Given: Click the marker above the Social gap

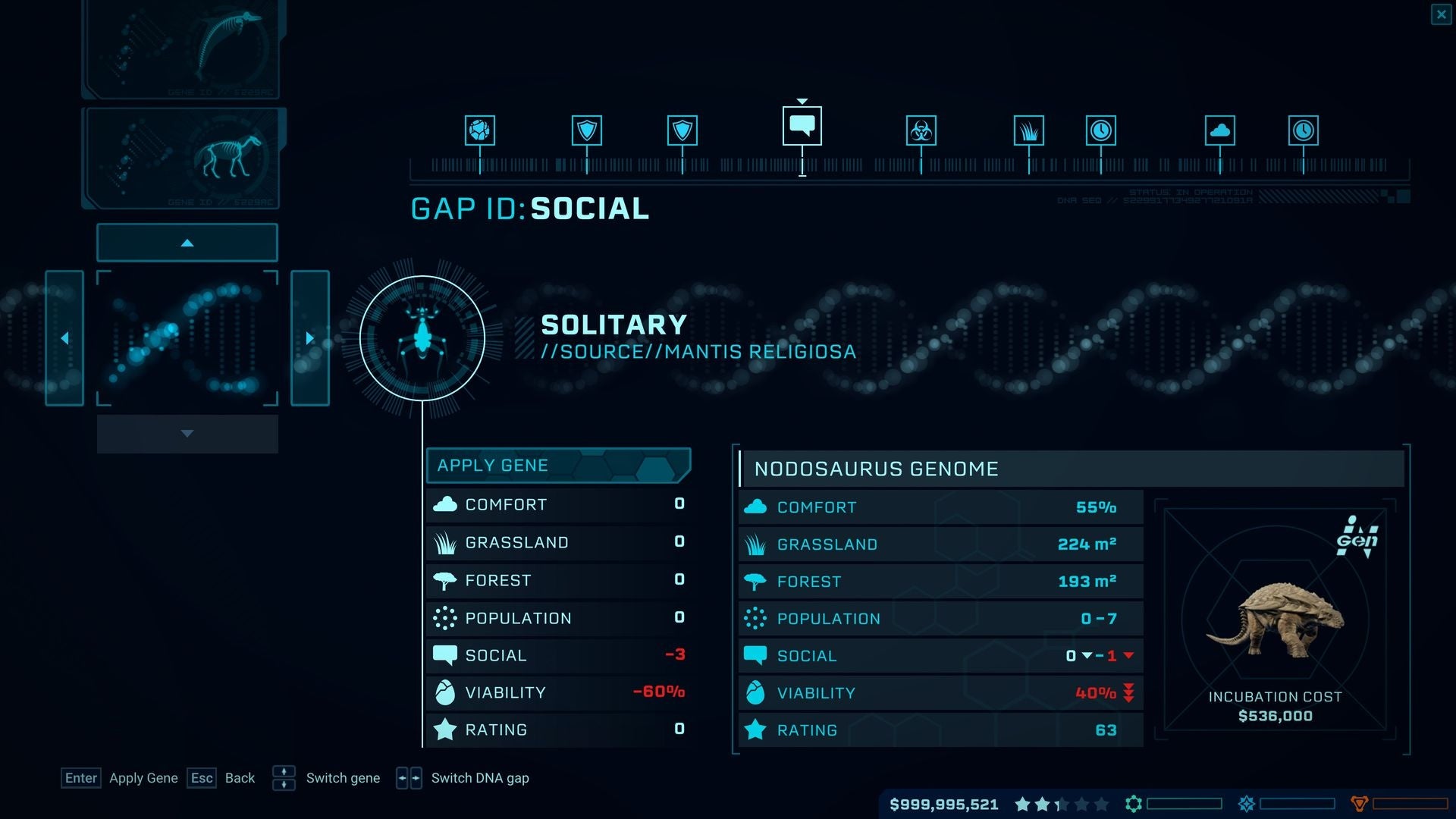Looking at the screenshot, I should [802, 100].
